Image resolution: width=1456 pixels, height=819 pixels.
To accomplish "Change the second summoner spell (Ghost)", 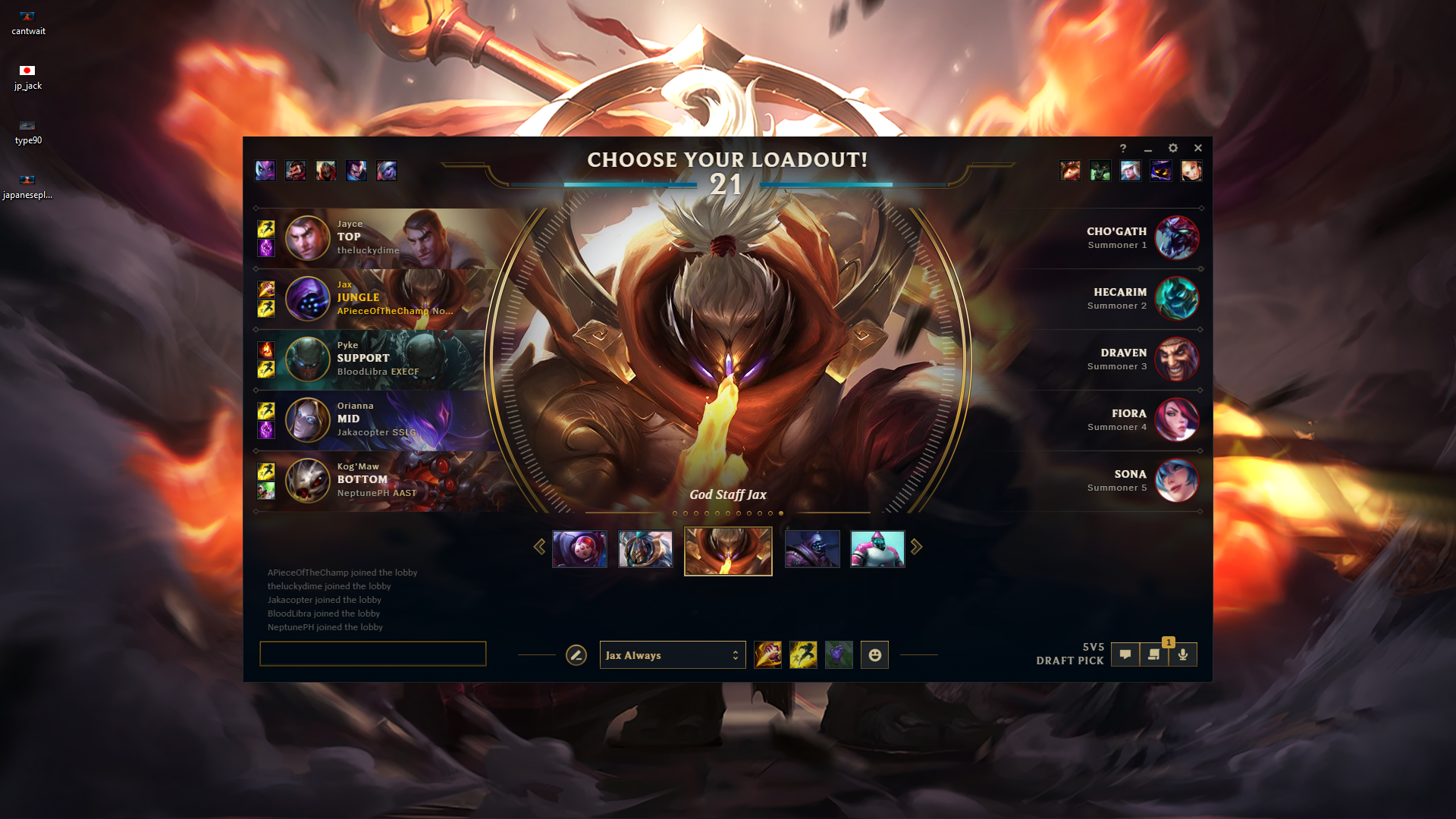I will pyautogui.click(x=804, y=654).
